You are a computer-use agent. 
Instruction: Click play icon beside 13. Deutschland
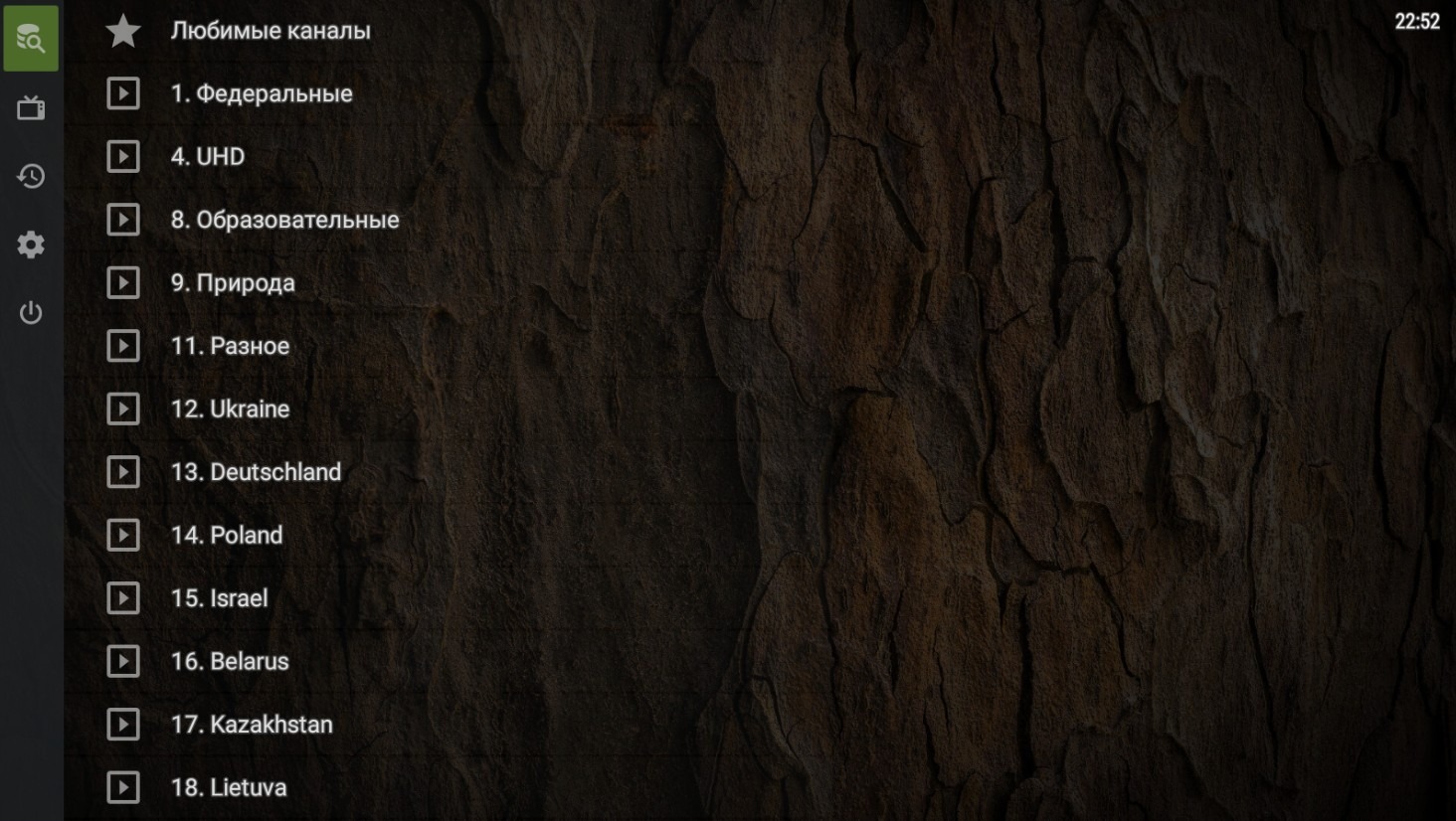[x=122, y=472]
